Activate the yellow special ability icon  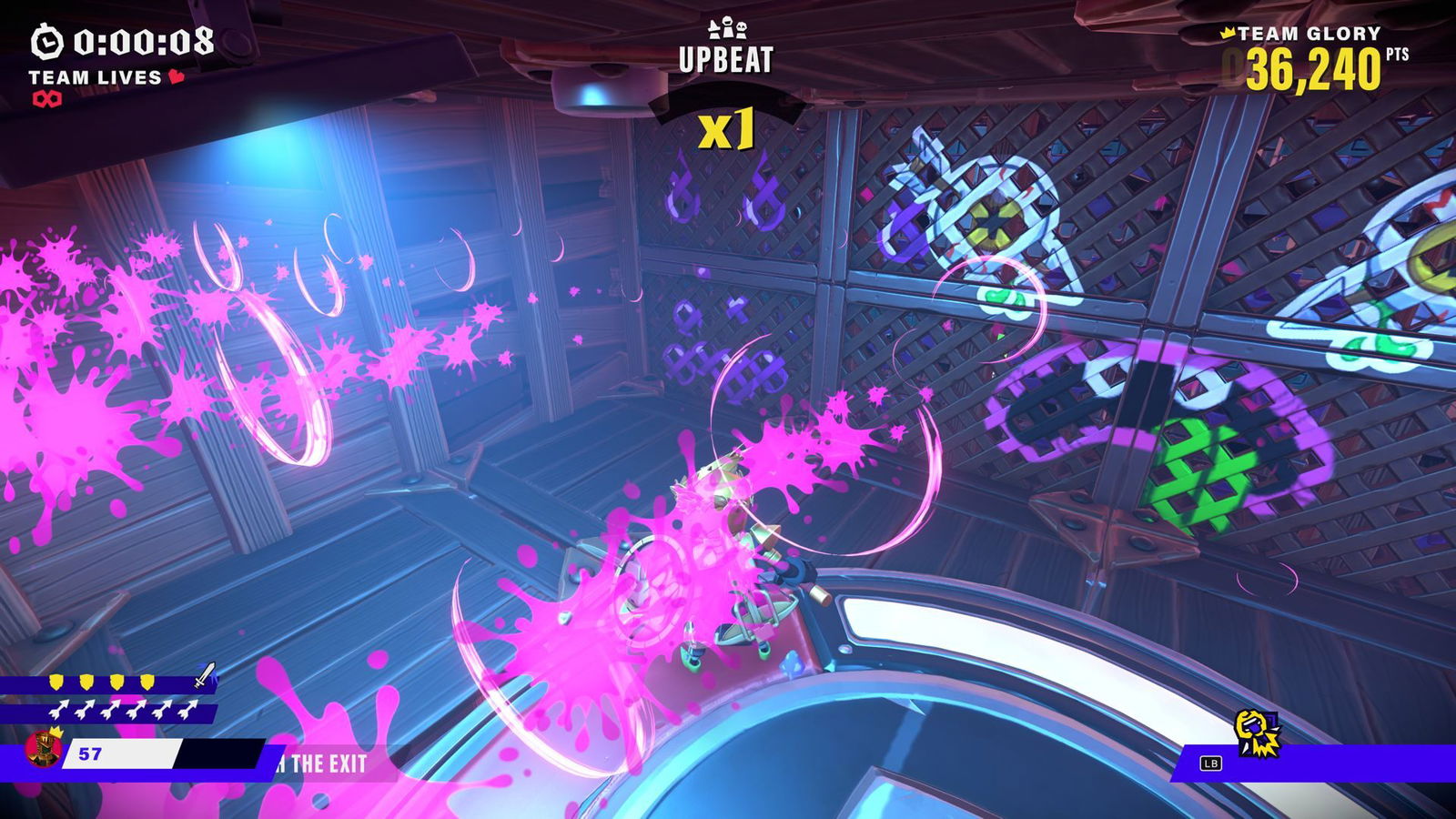1257,733
